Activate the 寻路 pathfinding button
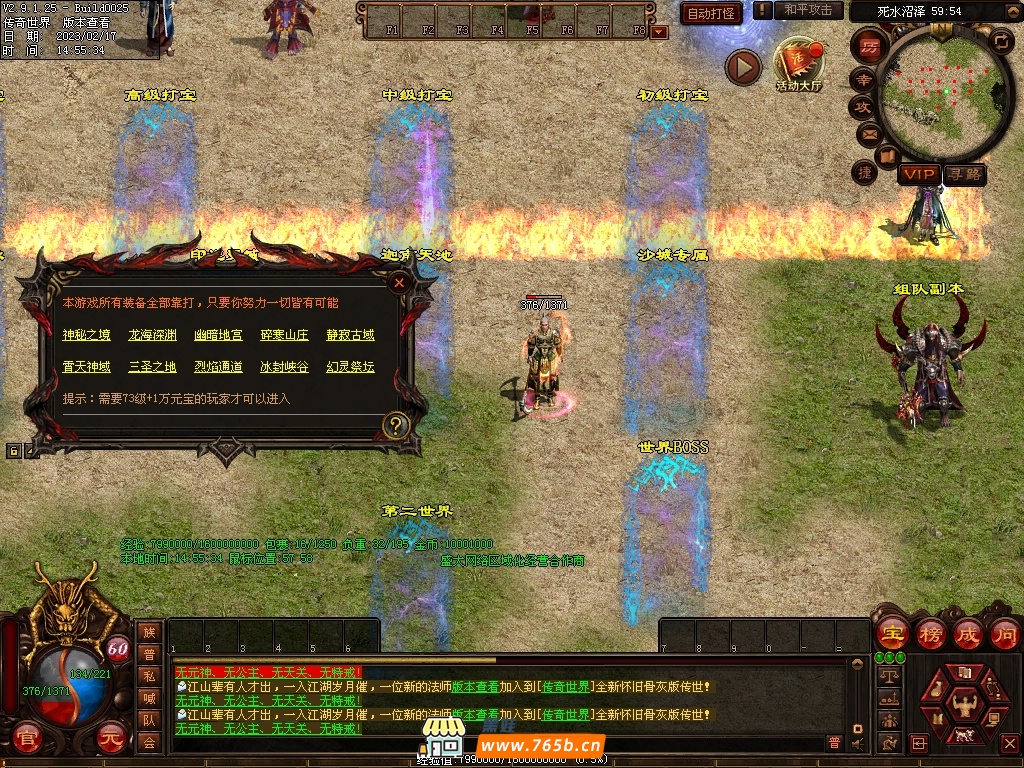1024x768 pixels. [964, 174]
